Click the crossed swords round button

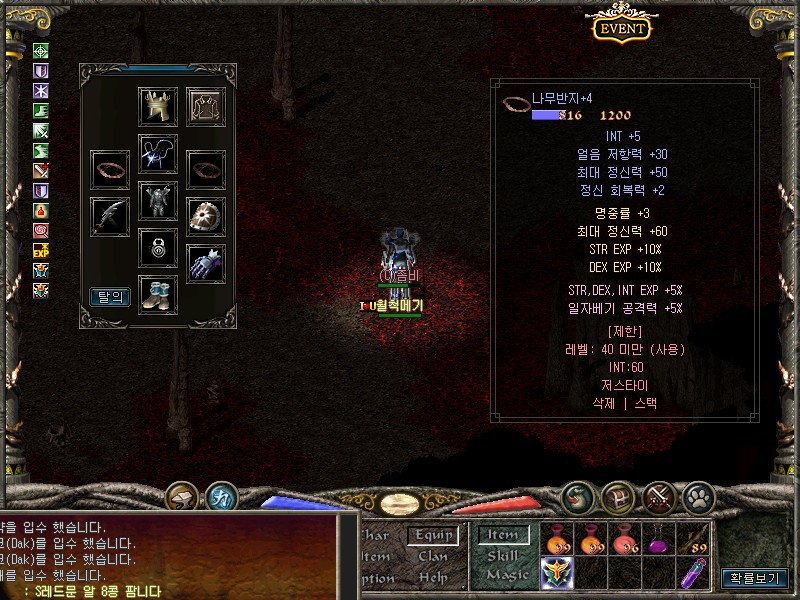click(659, 496)
